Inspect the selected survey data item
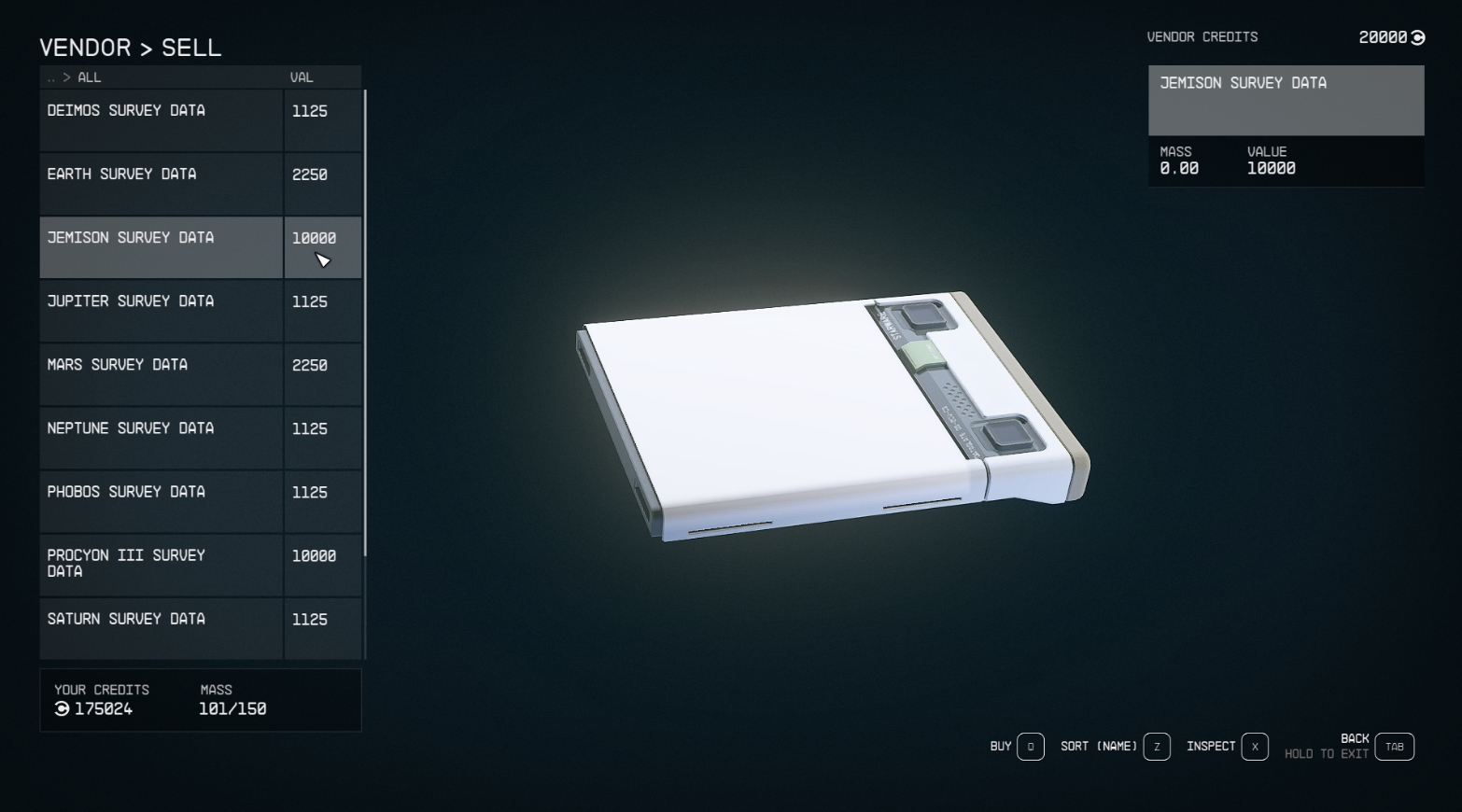The image size is (1462, 812). [x=1254, y=747]
